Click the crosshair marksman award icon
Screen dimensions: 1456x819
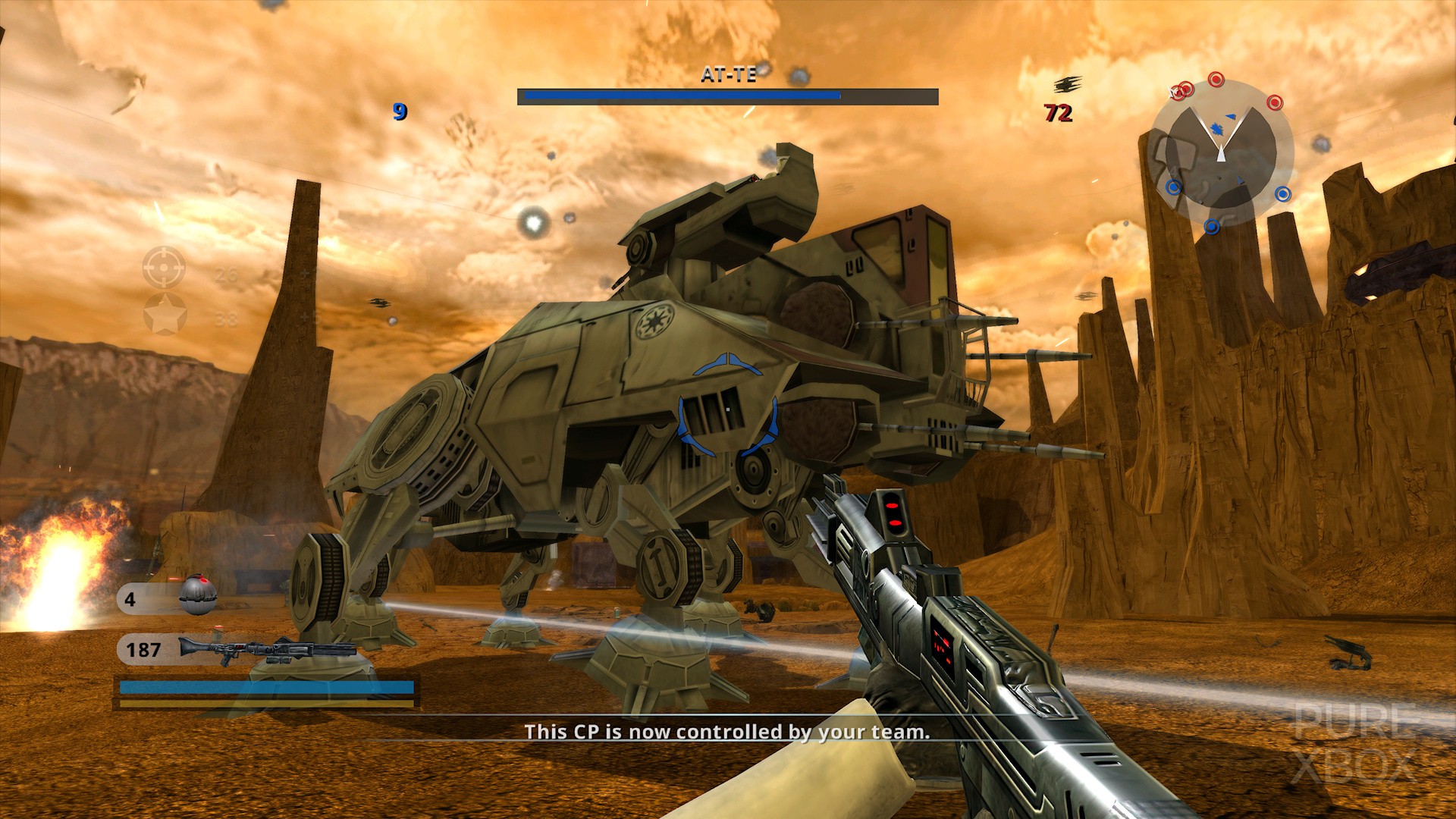point(164,267)
